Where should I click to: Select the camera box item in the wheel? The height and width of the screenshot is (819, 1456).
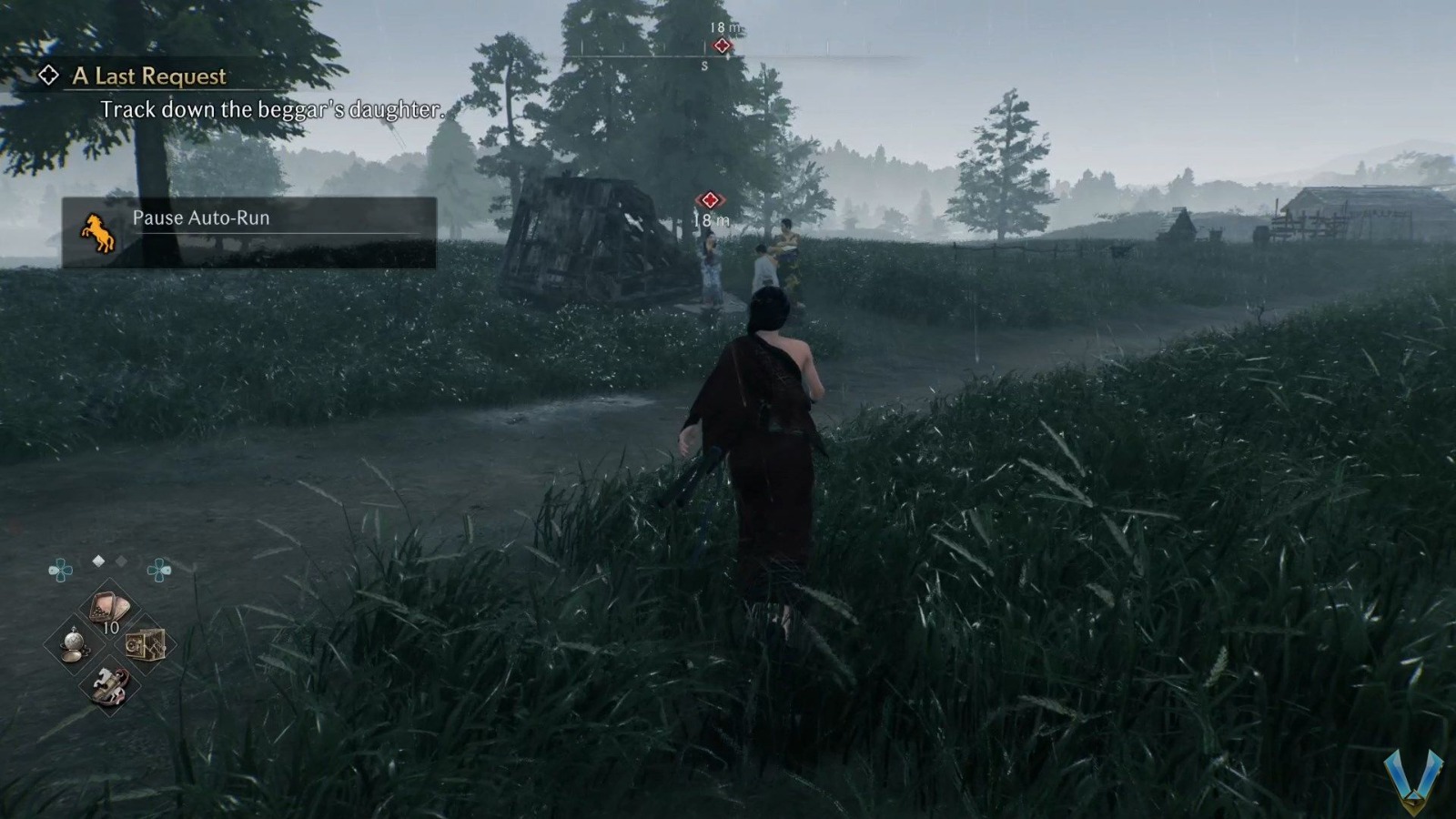click(x=146, y=646)
